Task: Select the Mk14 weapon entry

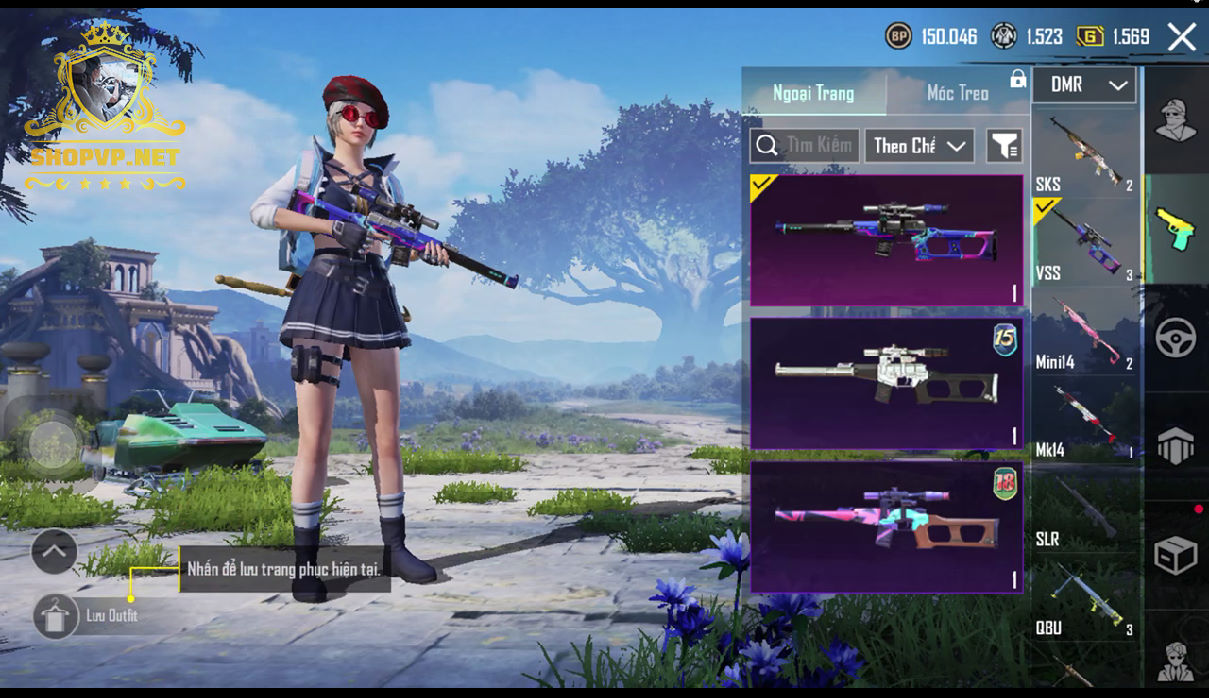Action: [1085, 421]
